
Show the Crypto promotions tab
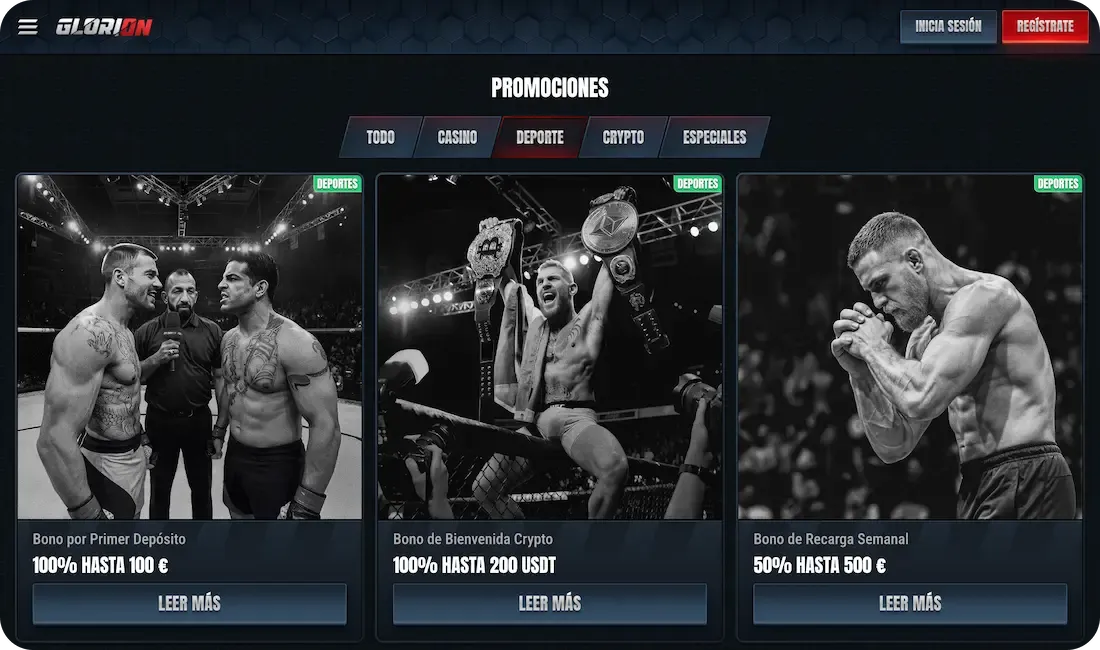pyautogui.click(x=623, y=138)
